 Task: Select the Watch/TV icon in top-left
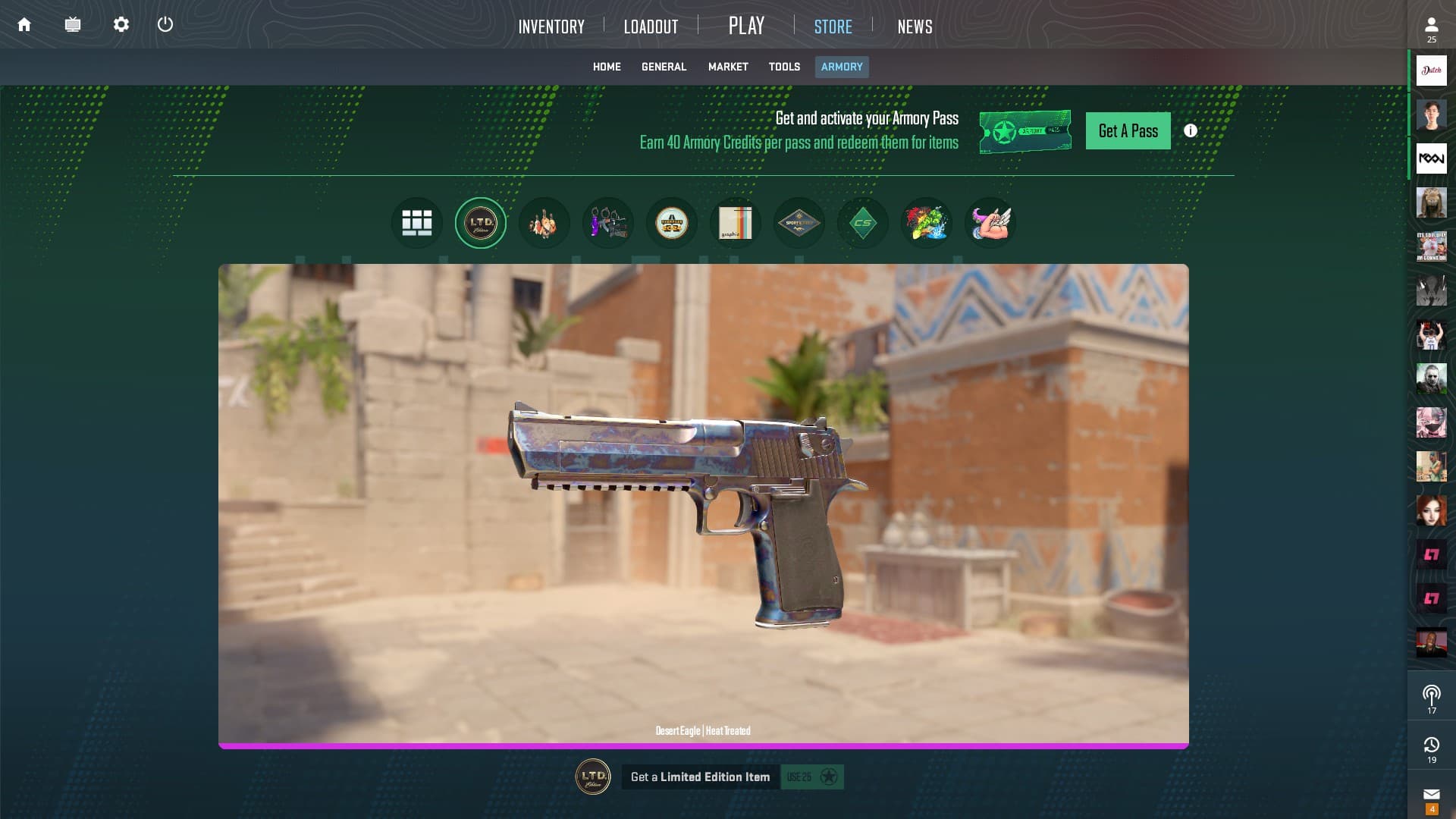73,24
